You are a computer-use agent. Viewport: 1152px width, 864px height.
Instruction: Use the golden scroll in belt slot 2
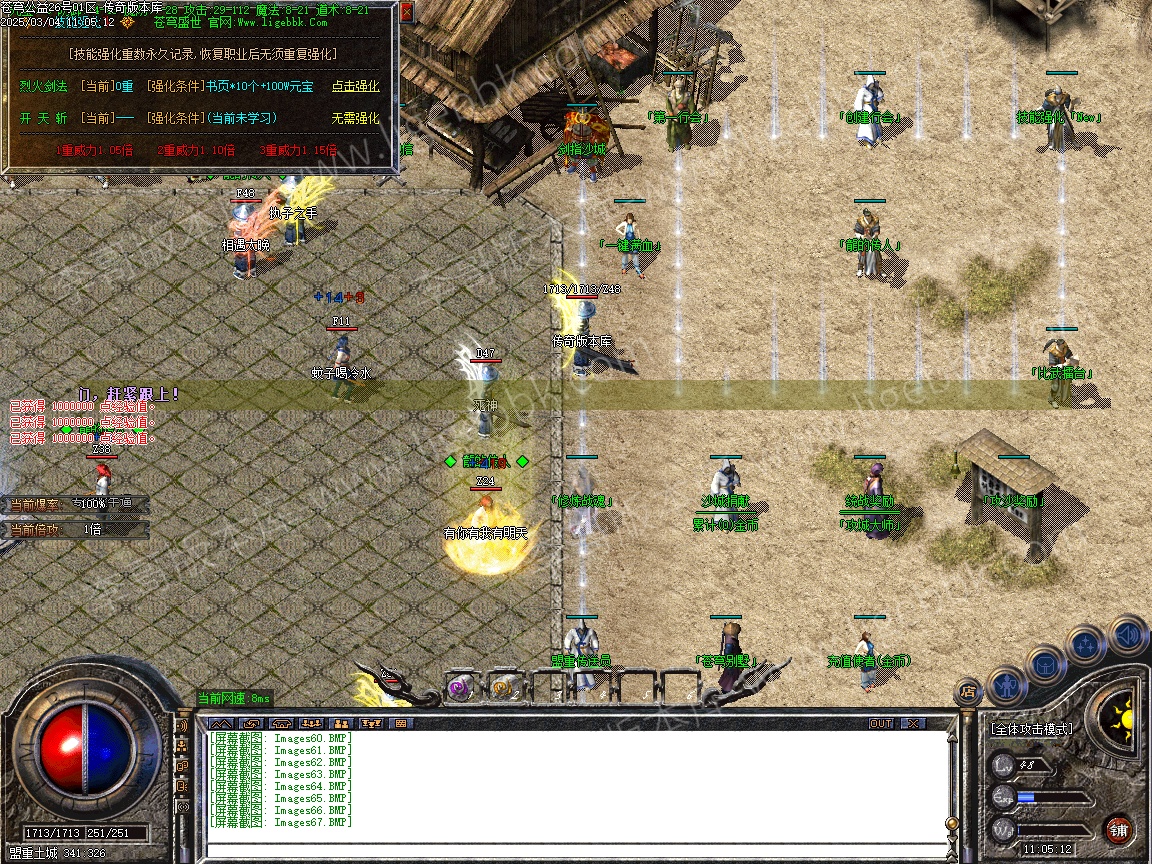pyautogui.click(x=502, y=688)
